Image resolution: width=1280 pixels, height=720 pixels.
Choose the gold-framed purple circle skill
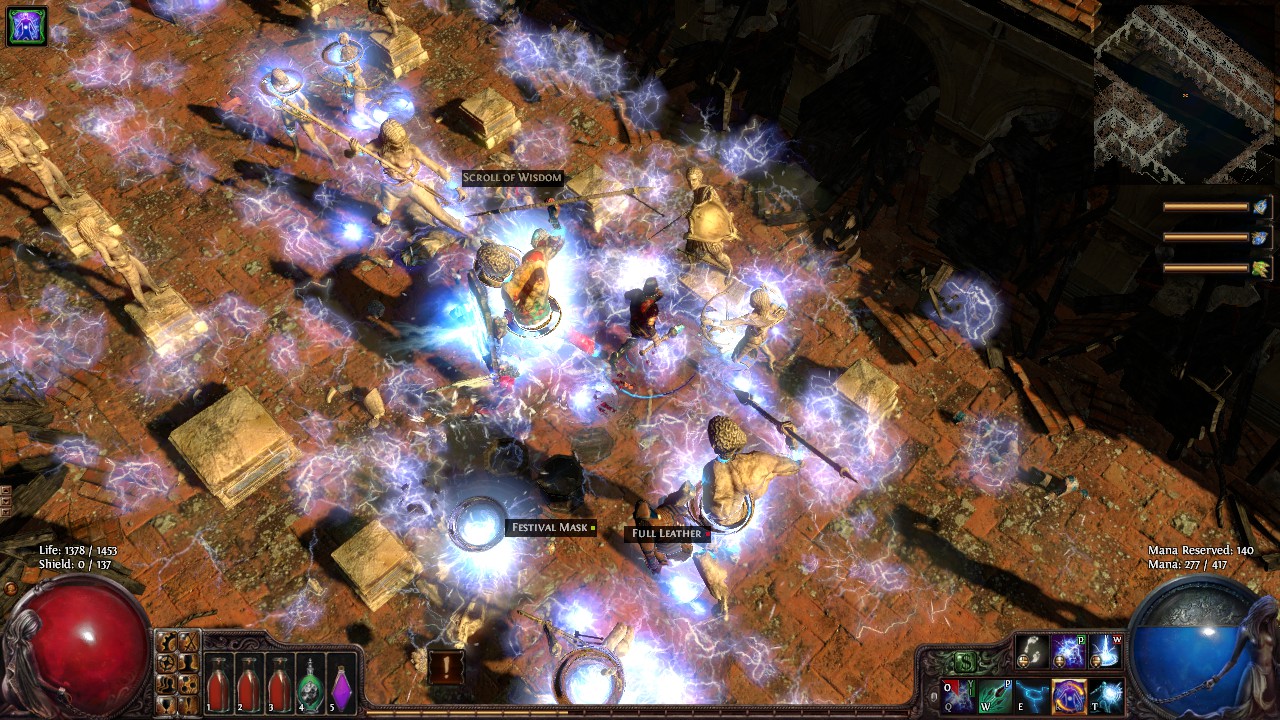pyautogui.click(x=1069, y=696)
